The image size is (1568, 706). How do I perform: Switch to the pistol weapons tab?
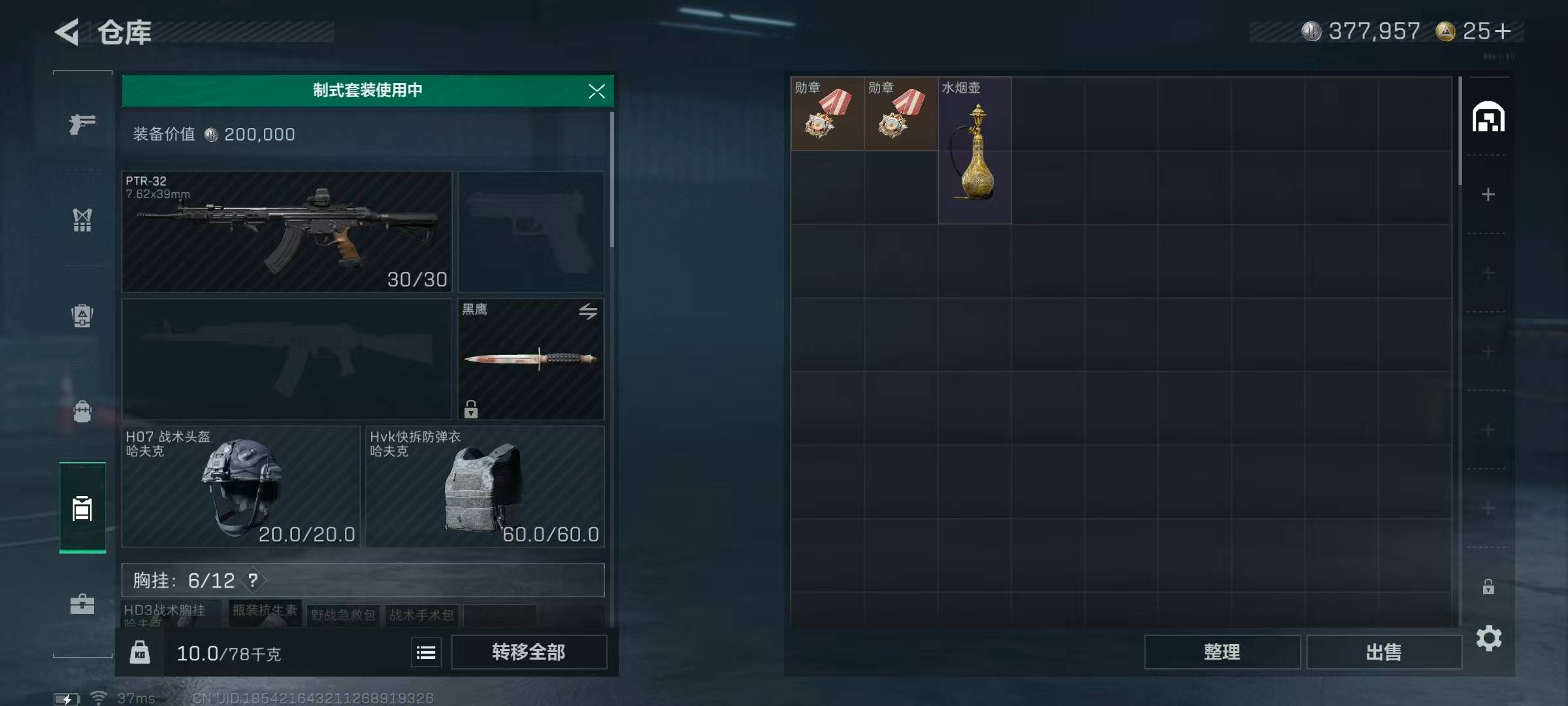[x=82, y=124]
